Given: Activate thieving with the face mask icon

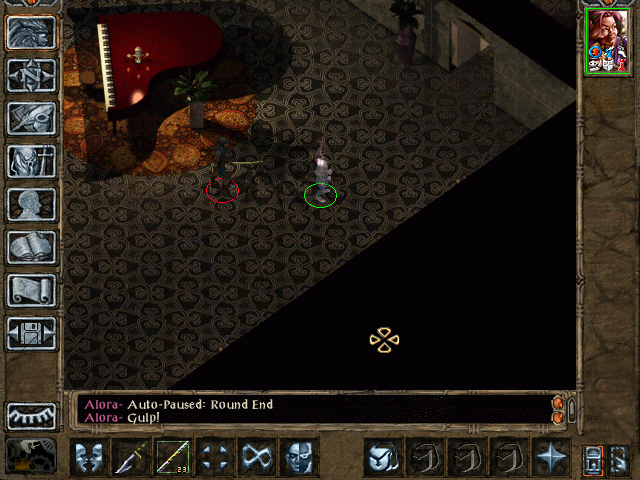Looking at the screenshot, I should pos(298,458).
